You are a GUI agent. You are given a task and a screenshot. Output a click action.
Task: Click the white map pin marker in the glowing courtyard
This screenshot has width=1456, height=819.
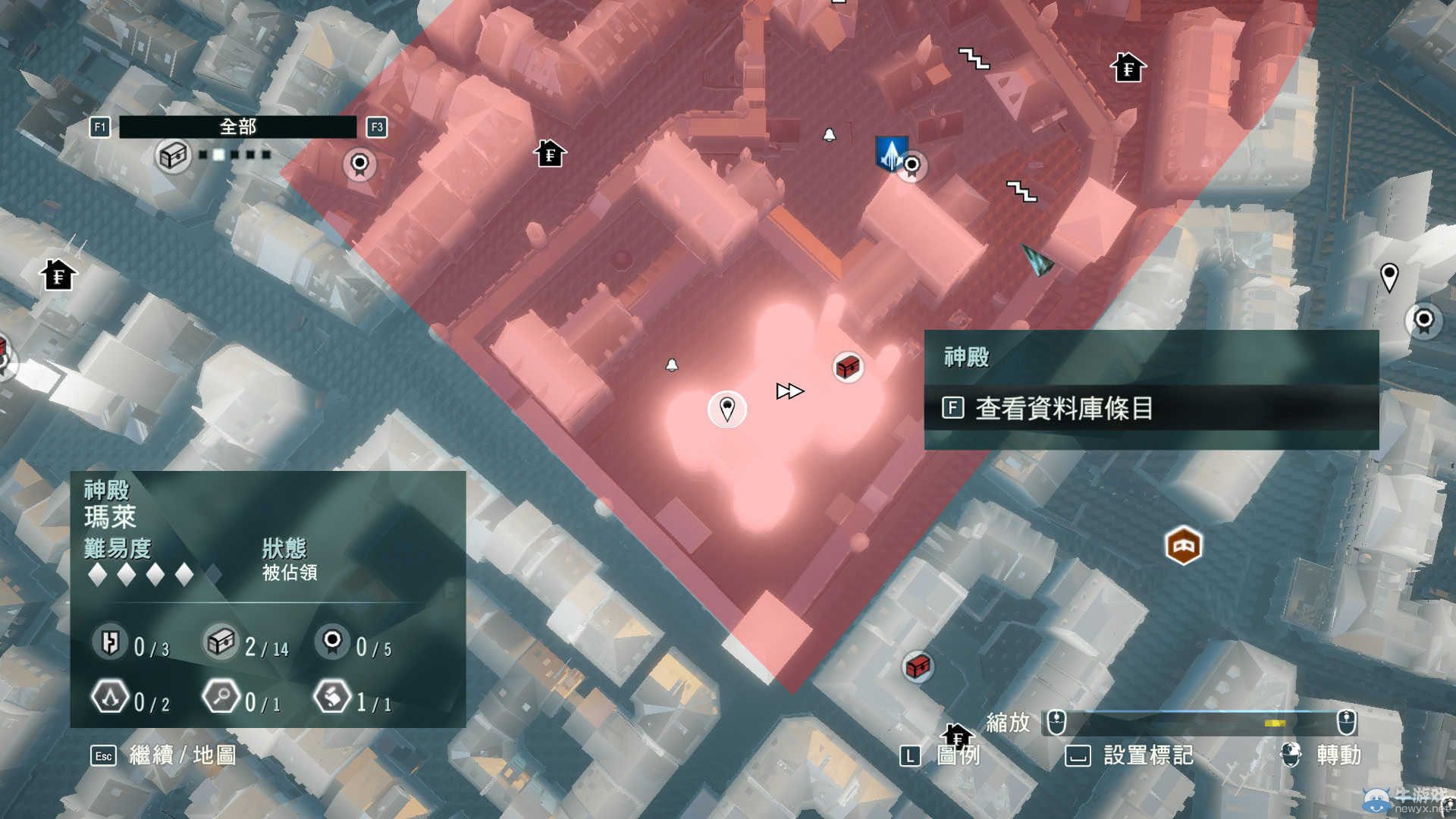[726, 407]
